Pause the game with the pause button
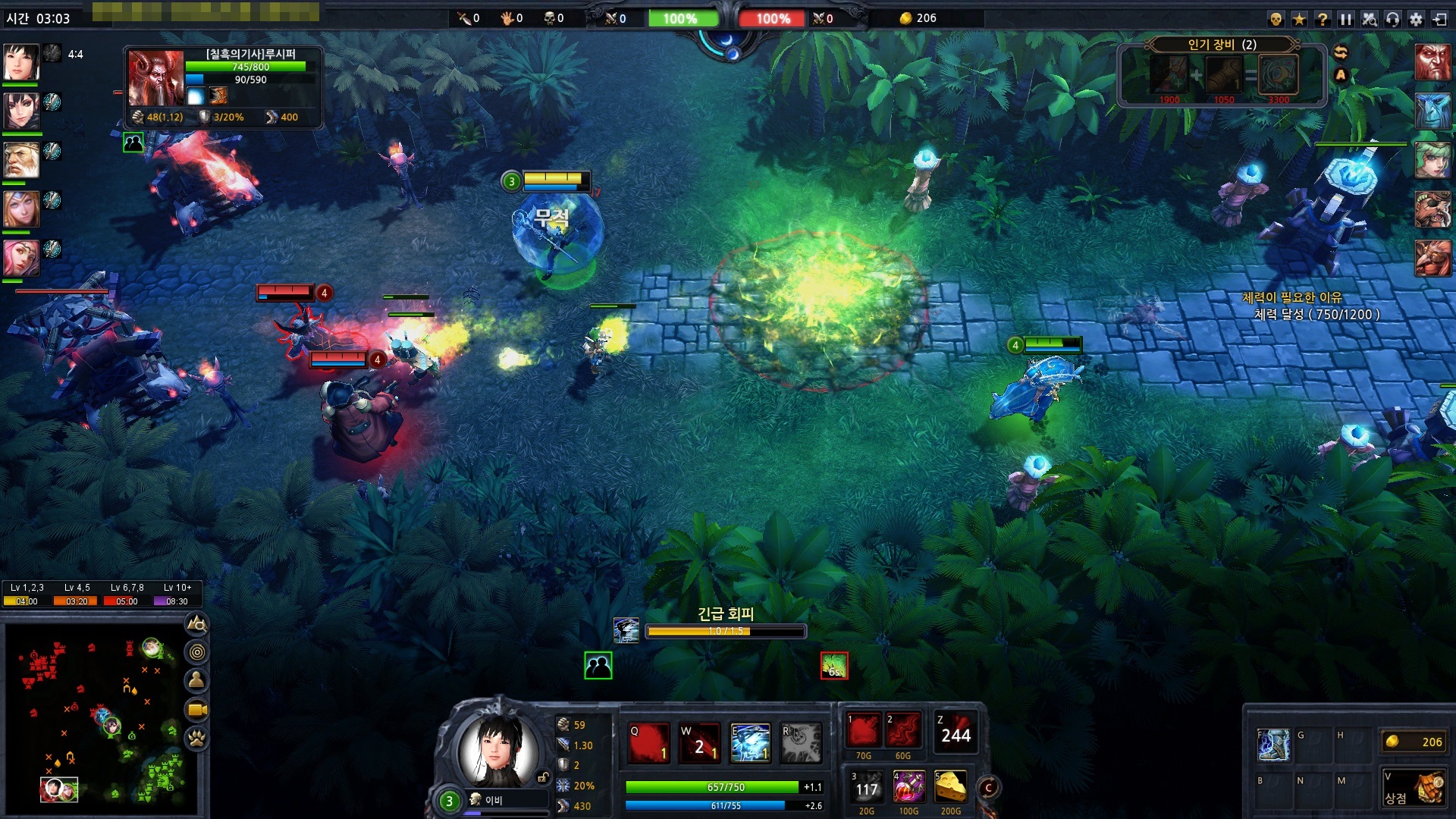 (1345, 19)
